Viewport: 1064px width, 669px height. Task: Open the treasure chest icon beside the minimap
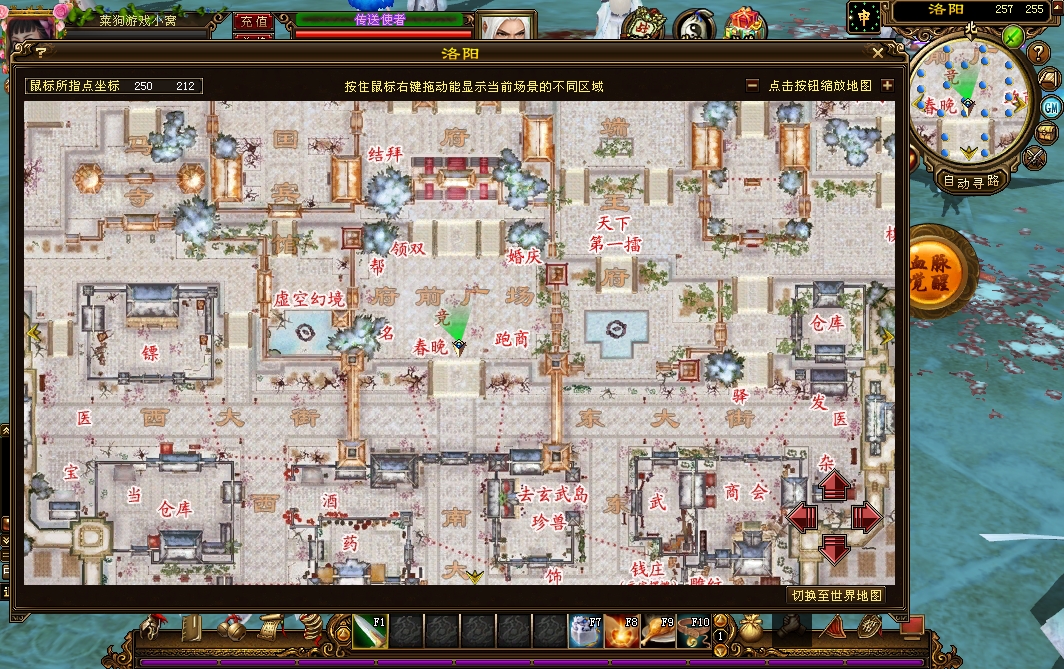coord(1047,132)
